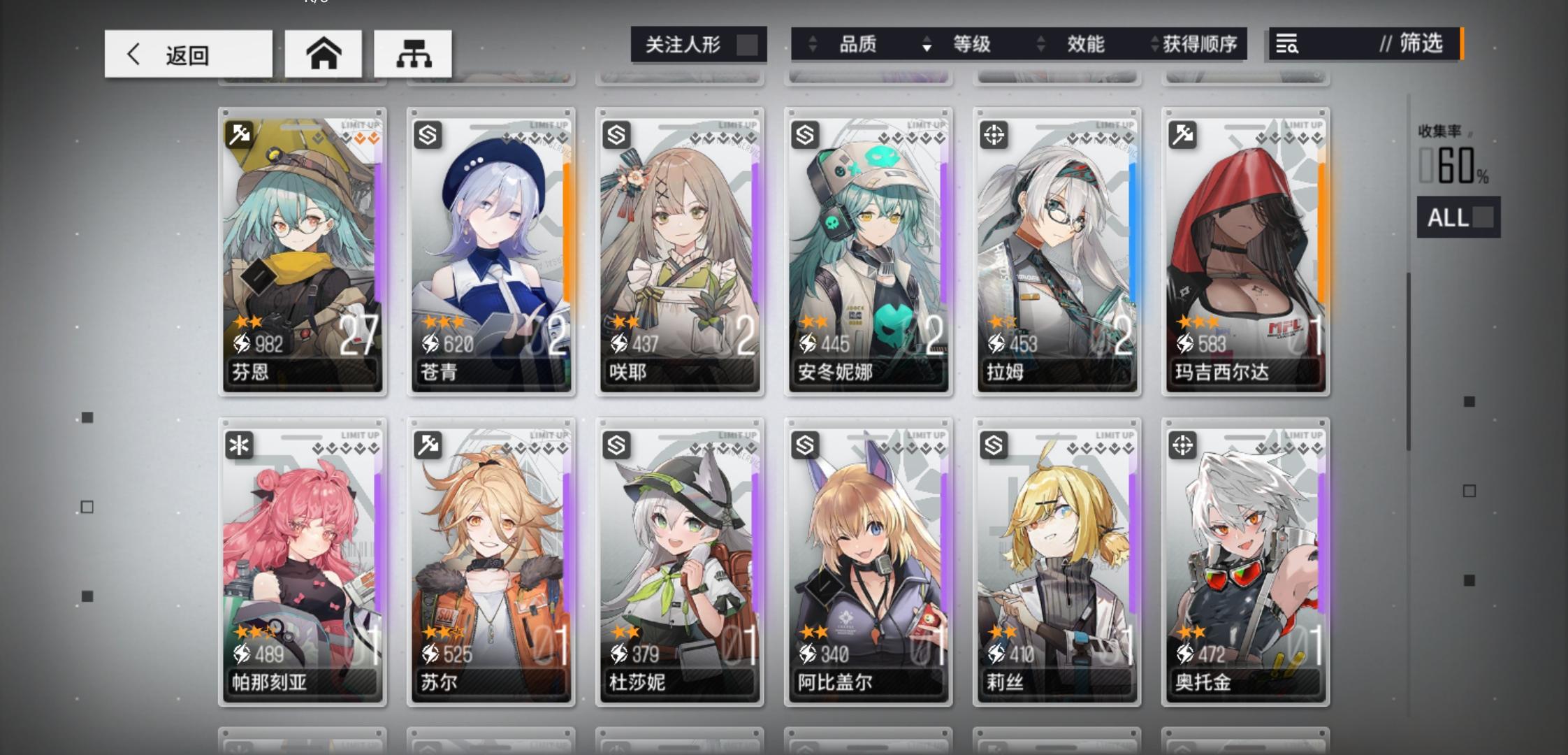Open the 获得顺序 sort dropdown

click(1198, 44)
